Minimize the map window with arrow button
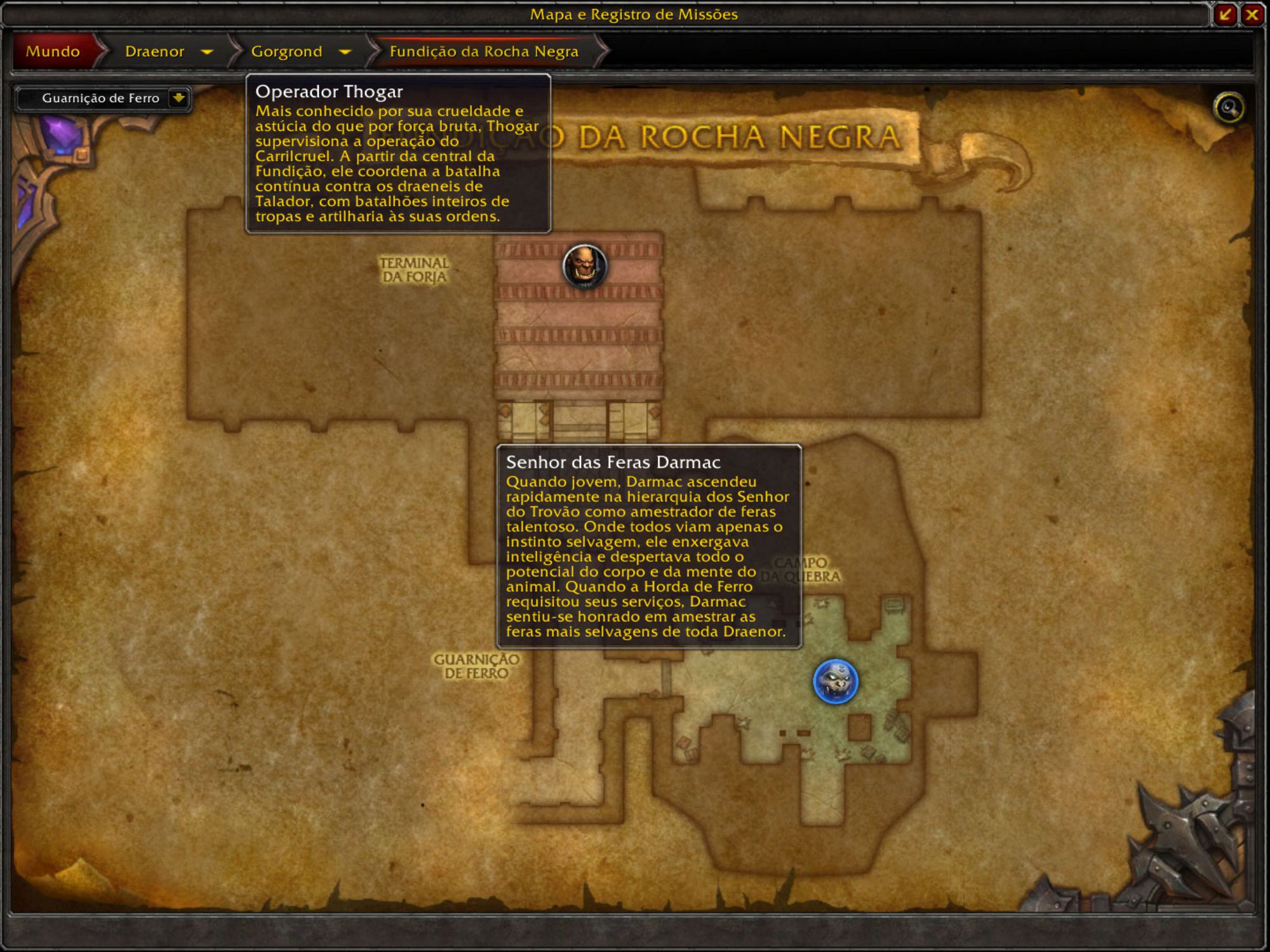The image size is (1270, 952). tap(1225, 15)
